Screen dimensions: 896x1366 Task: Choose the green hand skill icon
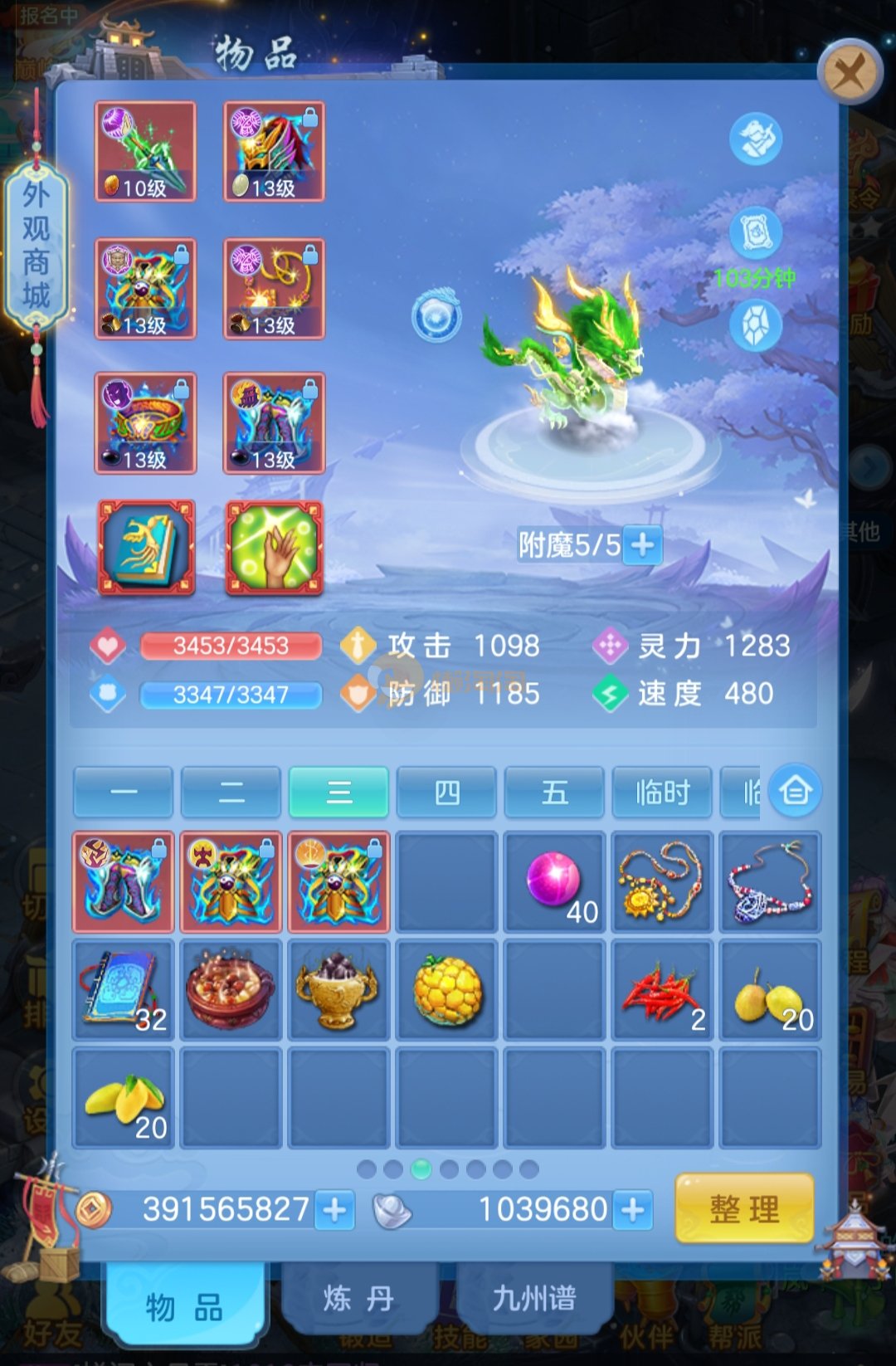[275, 548]
